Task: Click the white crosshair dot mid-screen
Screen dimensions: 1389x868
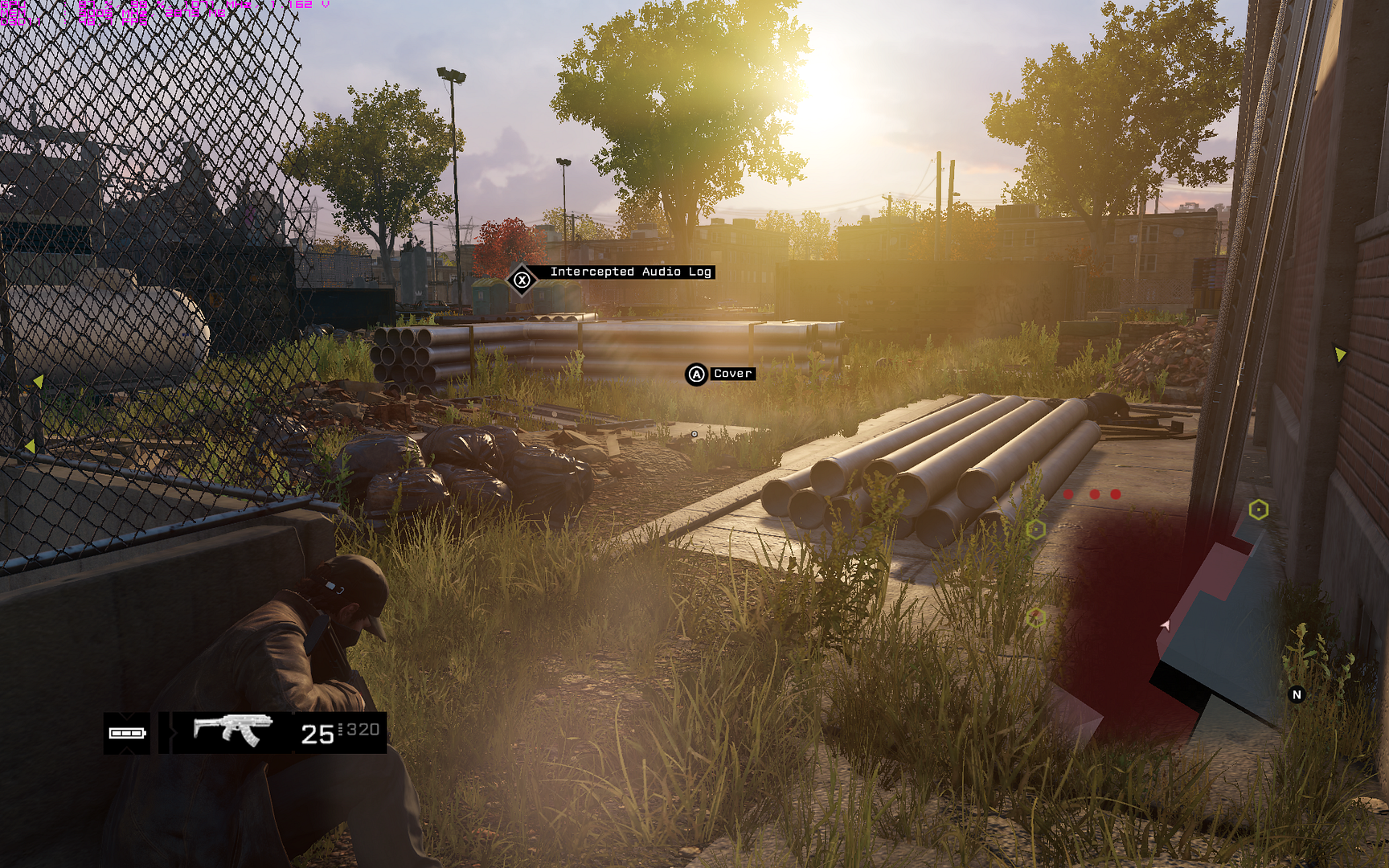Action: [x=694, y=432]
